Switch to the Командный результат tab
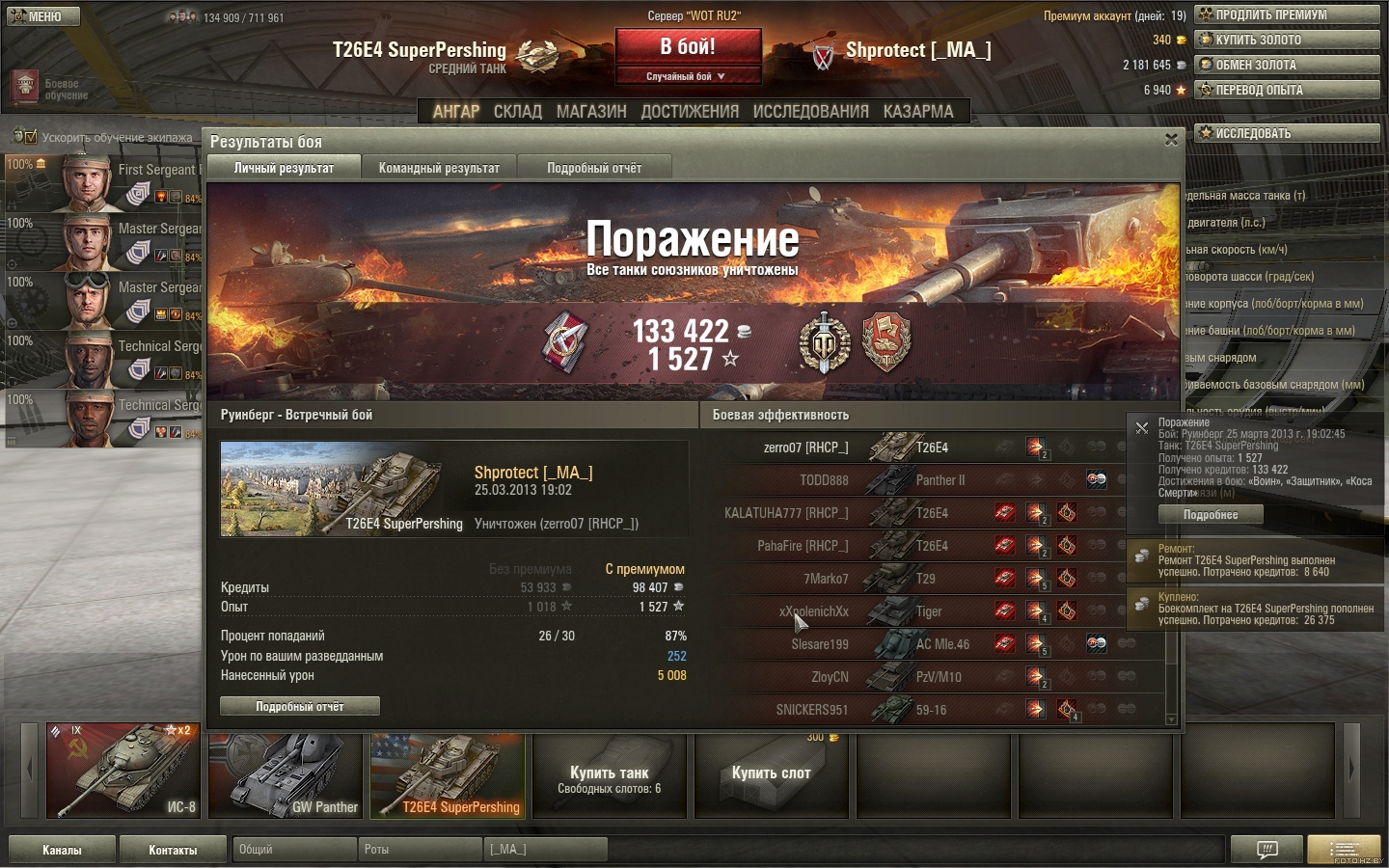1389x868 pixels. pyautogui.click(x=439, y=168)
